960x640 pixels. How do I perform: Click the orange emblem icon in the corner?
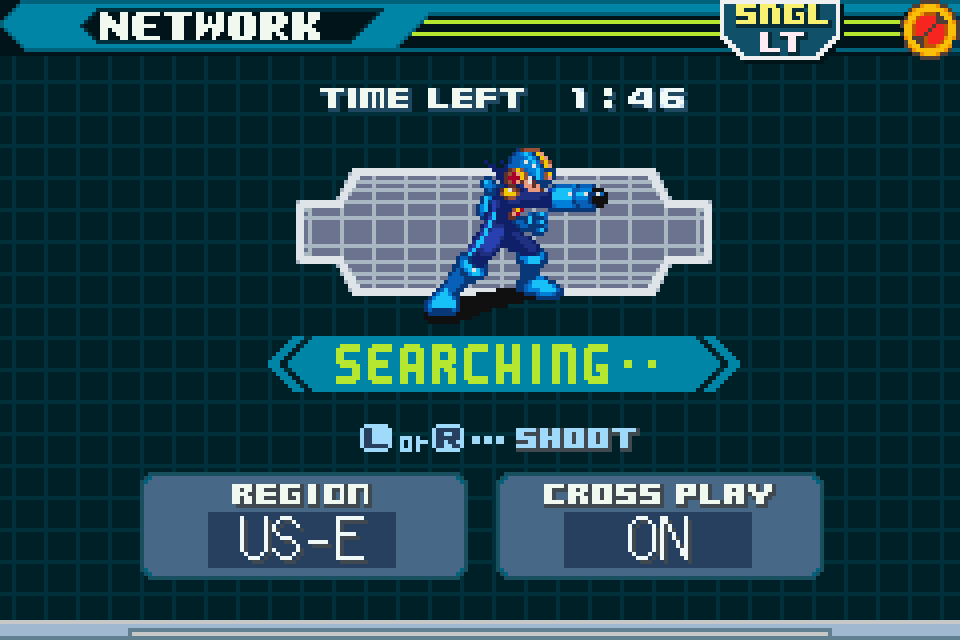point(928,28)
